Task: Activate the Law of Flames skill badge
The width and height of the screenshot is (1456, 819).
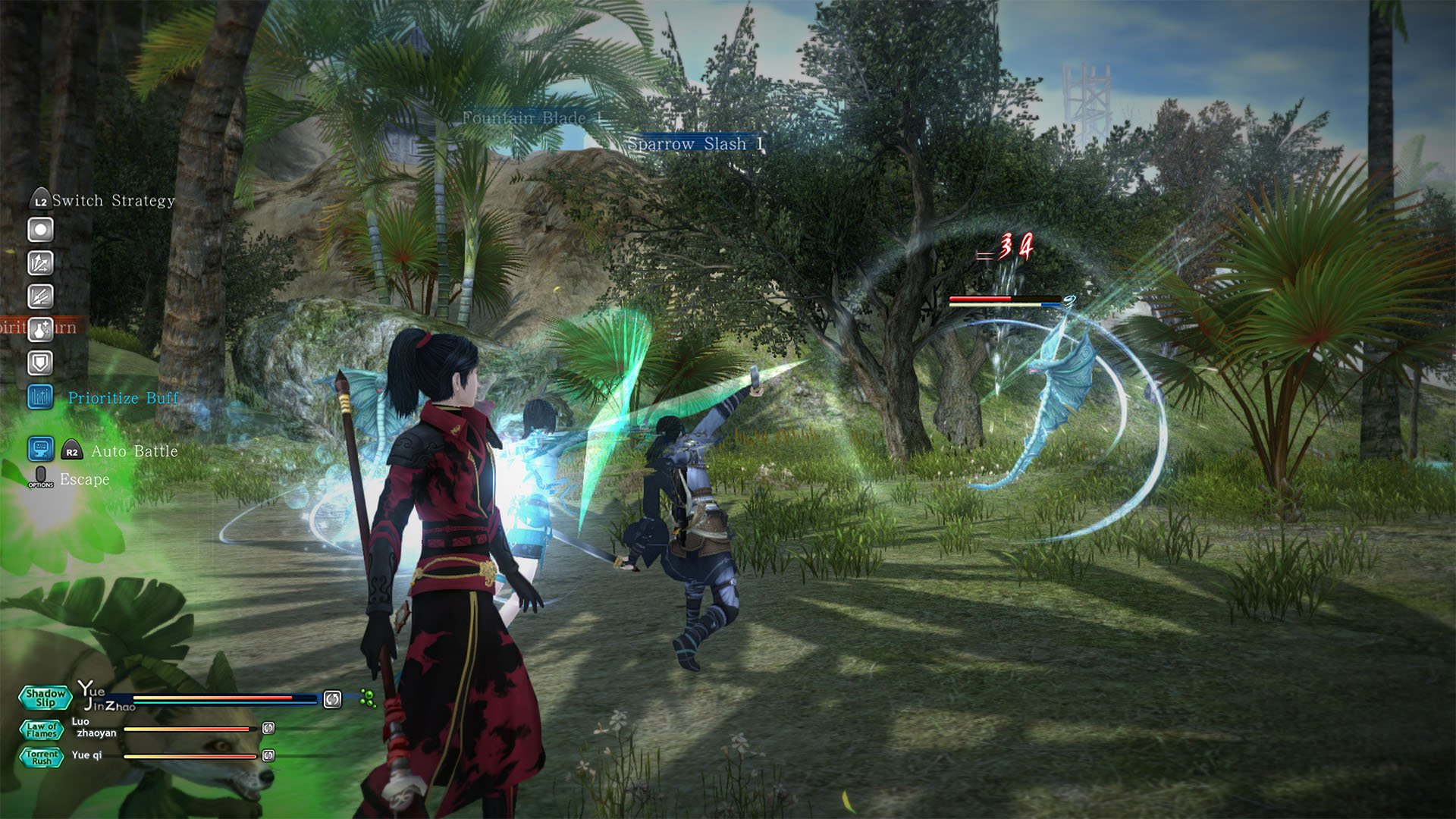Action: click(42, 730)
